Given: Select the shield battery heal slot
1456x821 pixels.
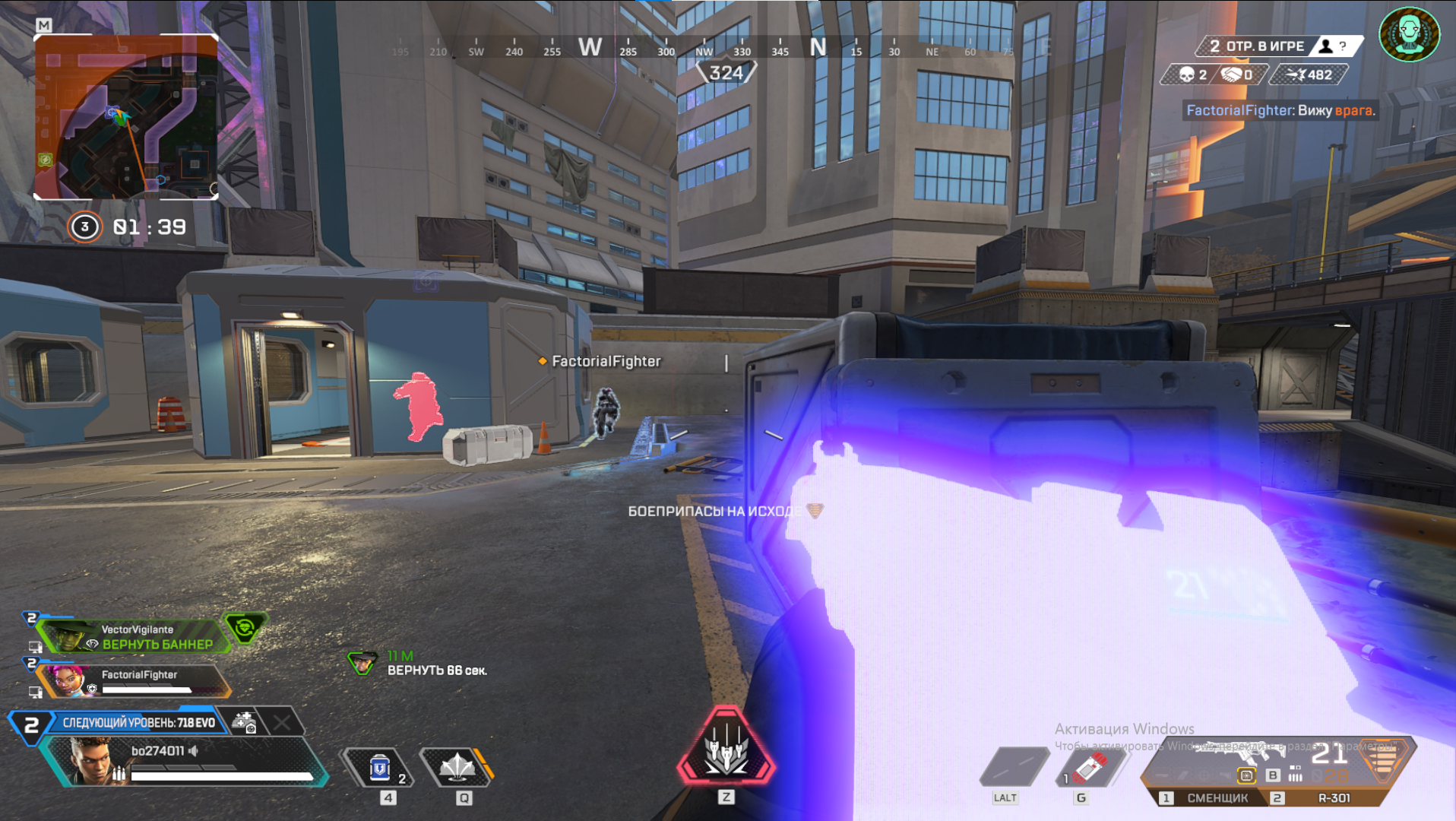Looking at the screenshot, I should [380, 769].
